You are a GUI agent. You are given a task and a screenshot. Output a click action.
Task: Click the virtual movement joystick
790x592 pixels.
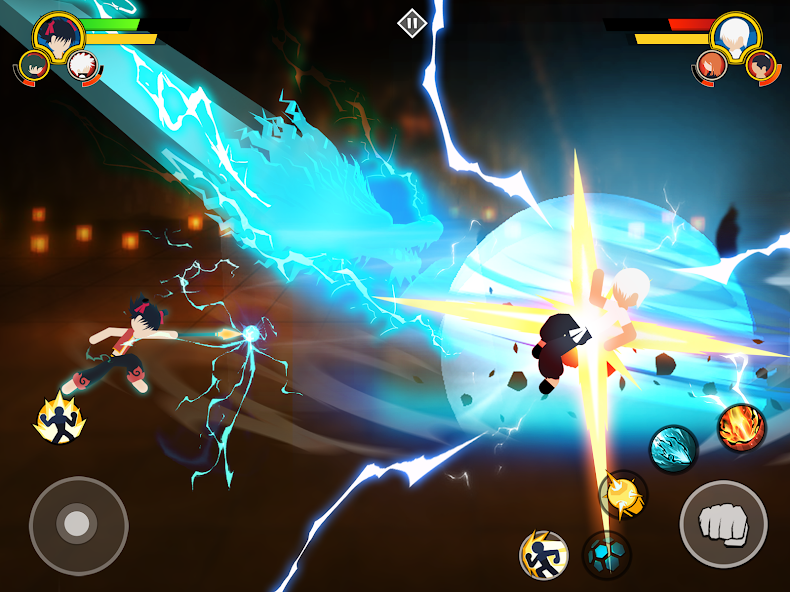78,525
